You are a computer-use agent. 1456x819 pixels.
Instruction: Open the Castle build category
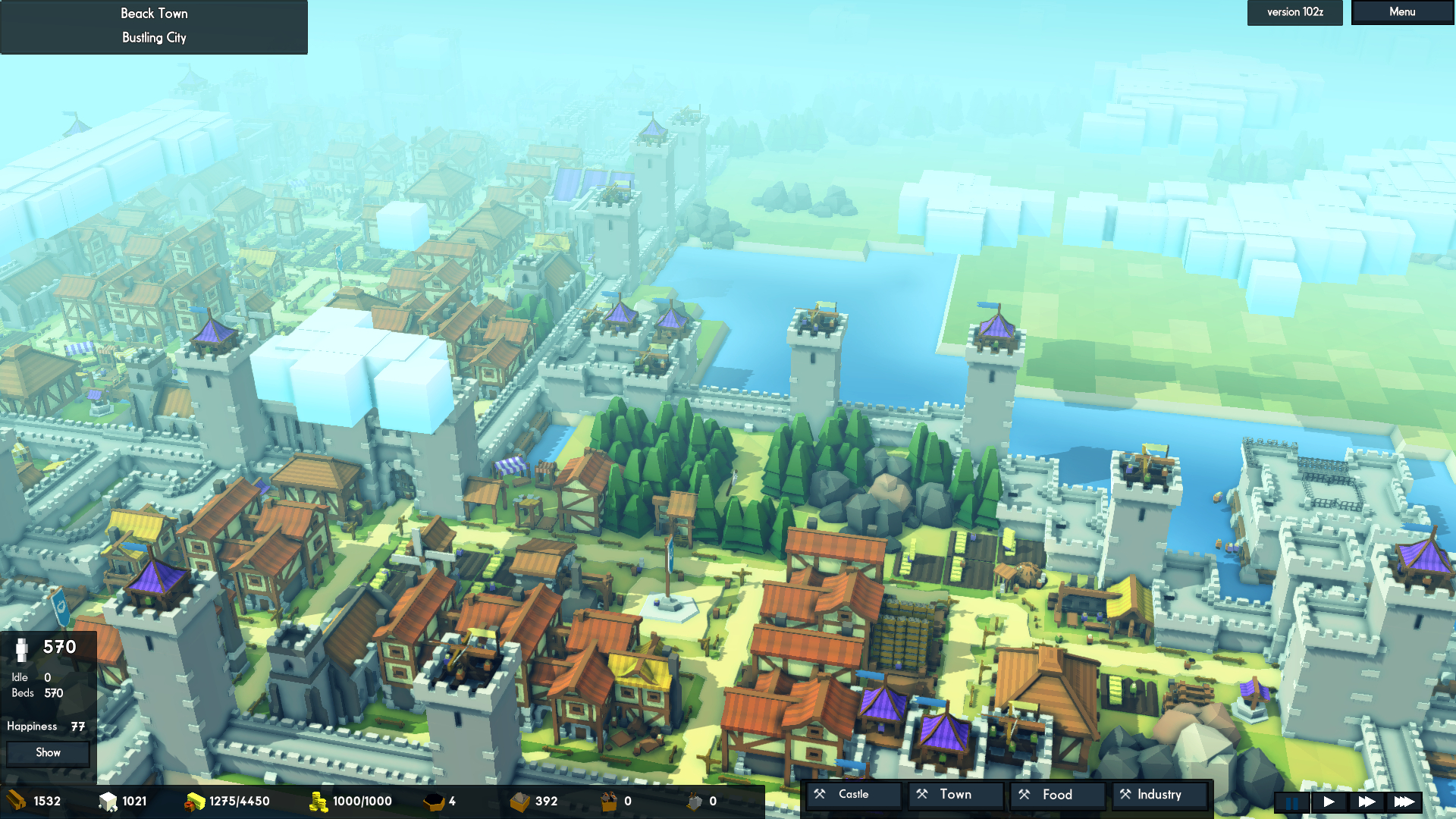(x=853, y=794)
